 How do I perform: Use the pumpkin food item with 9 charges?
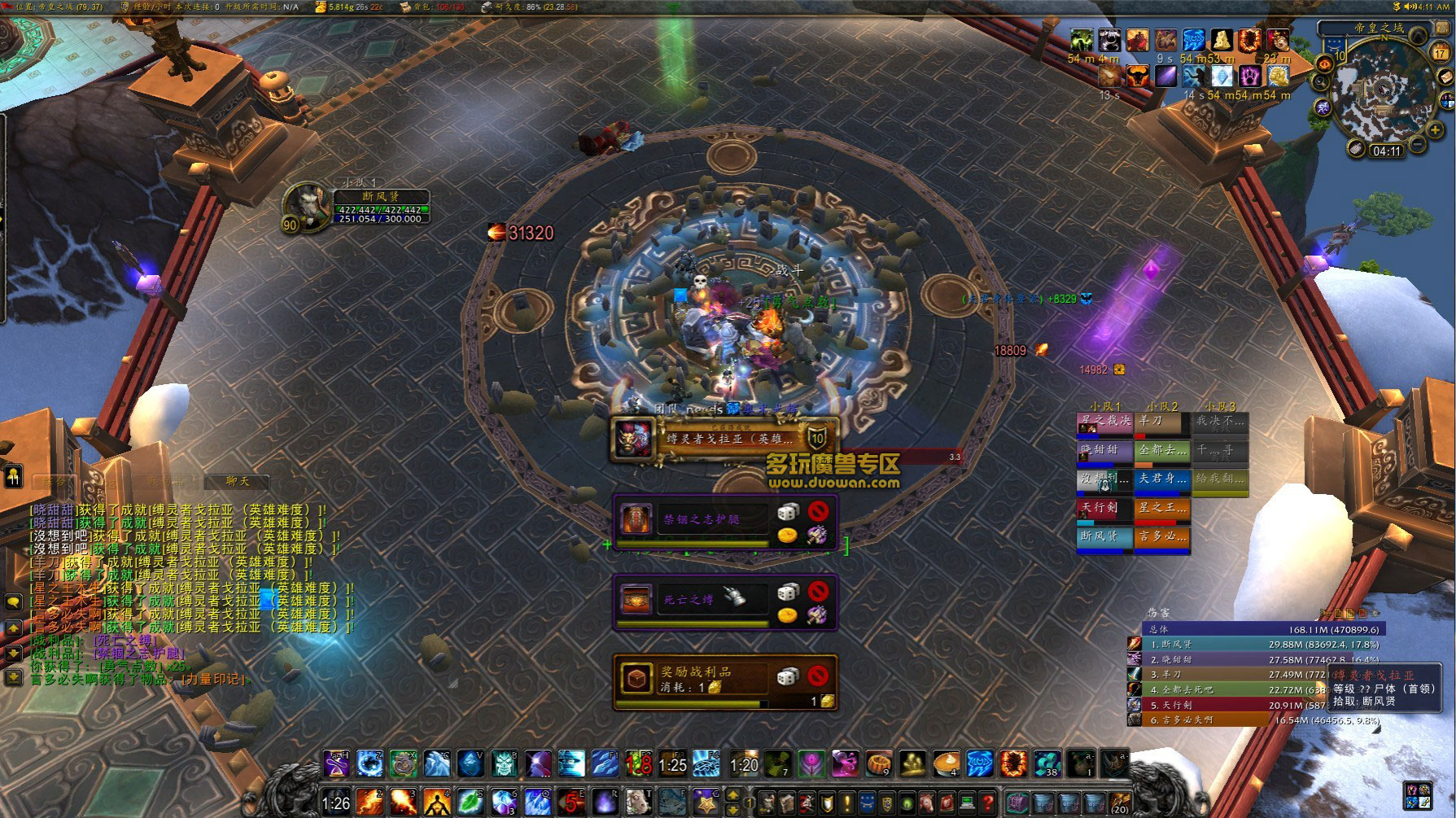[x=878, y=764]
